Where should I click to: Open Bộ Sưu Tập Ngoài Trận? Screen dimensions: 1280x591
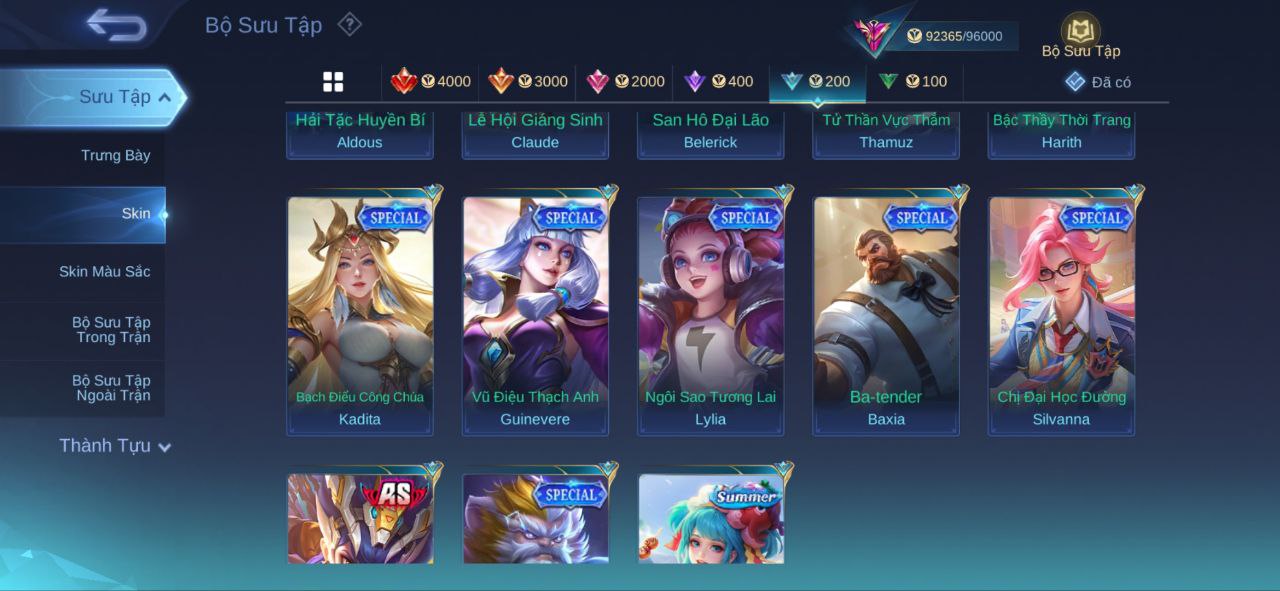click(x=110, y=388)
